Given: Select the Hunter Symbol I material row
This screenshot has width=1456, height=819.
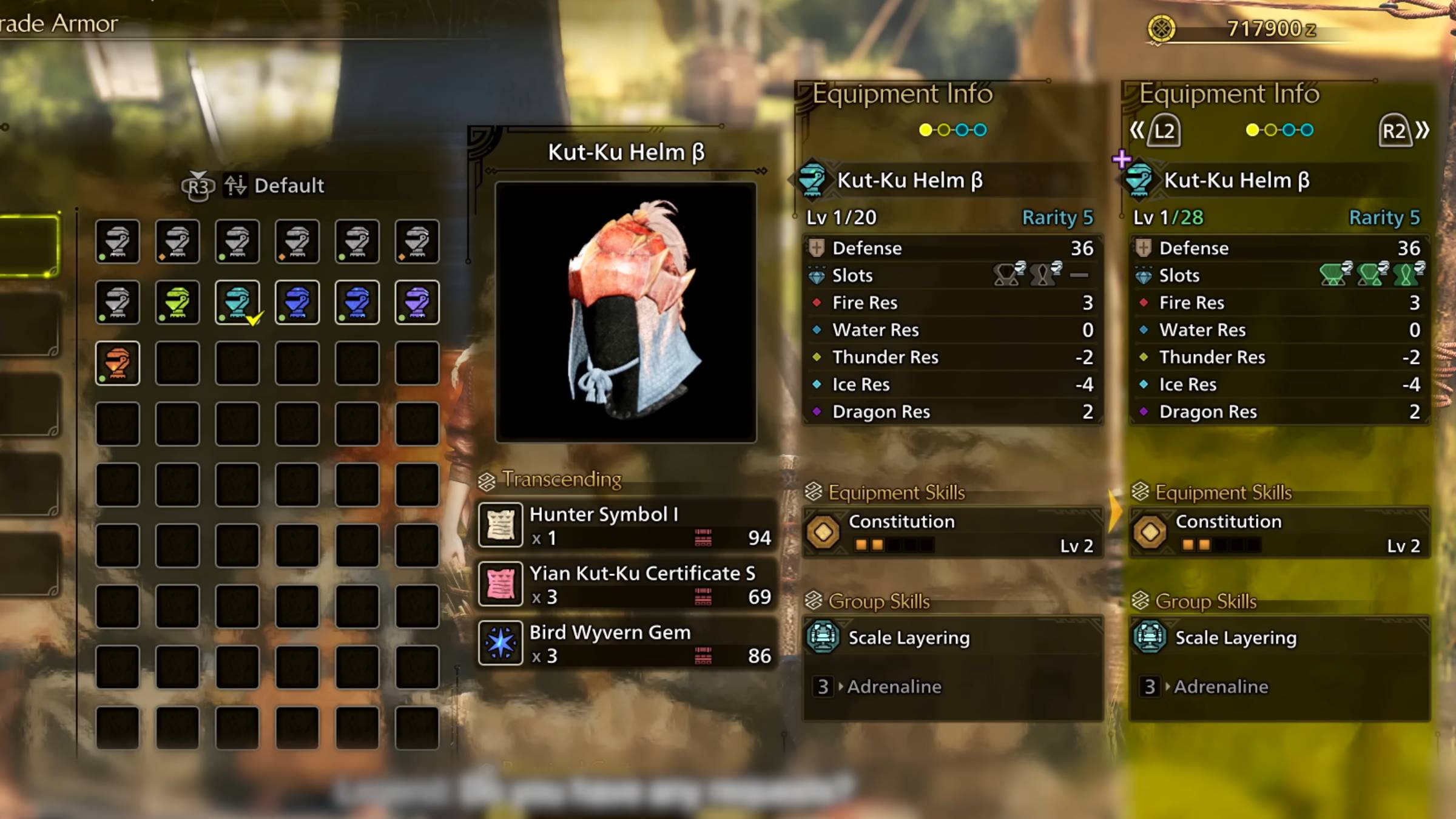Looking at the screenshot, I should coord(626,525).
